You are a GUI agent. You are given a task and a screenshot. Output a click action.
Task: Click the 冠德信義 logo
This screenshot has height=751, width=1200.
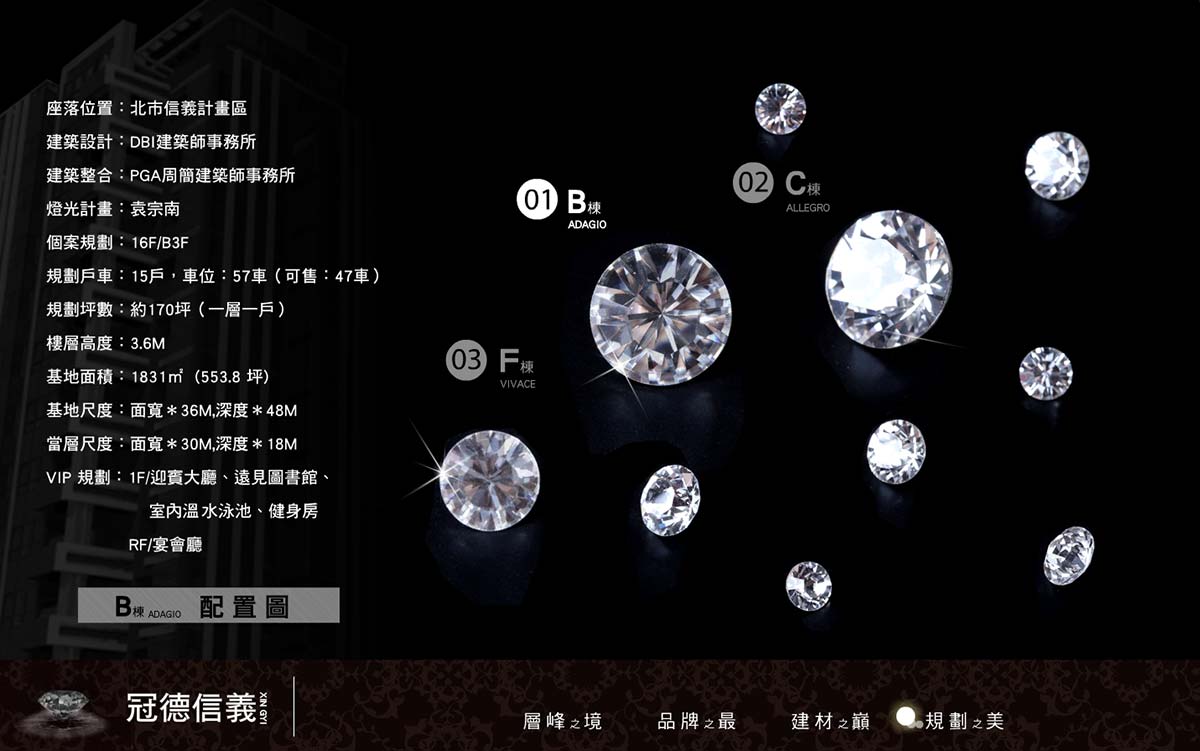click(x=190, y=707)
